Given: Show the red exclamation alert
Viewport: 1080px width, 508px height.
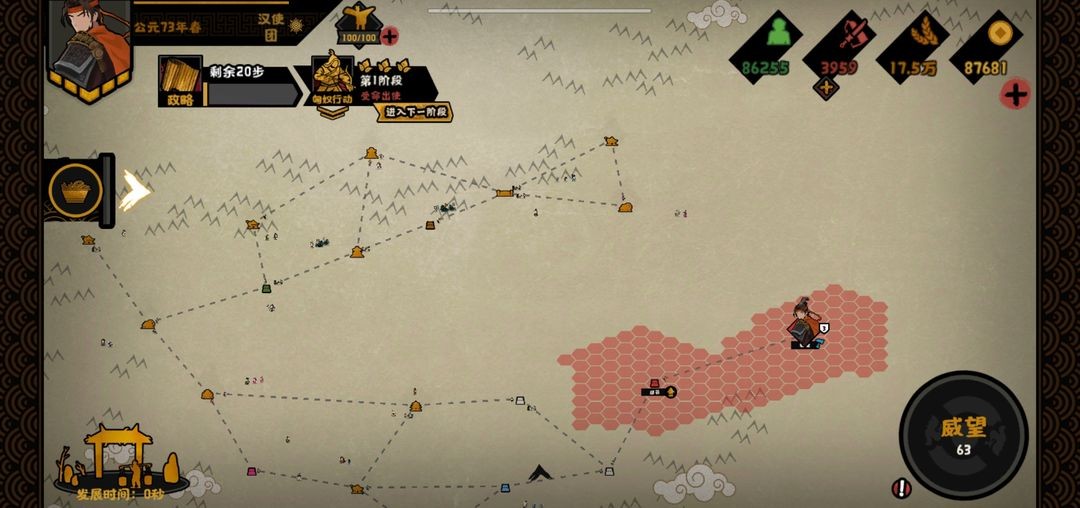Looking at the screenshot, I should pyautogui.click(x=901, y=488).
